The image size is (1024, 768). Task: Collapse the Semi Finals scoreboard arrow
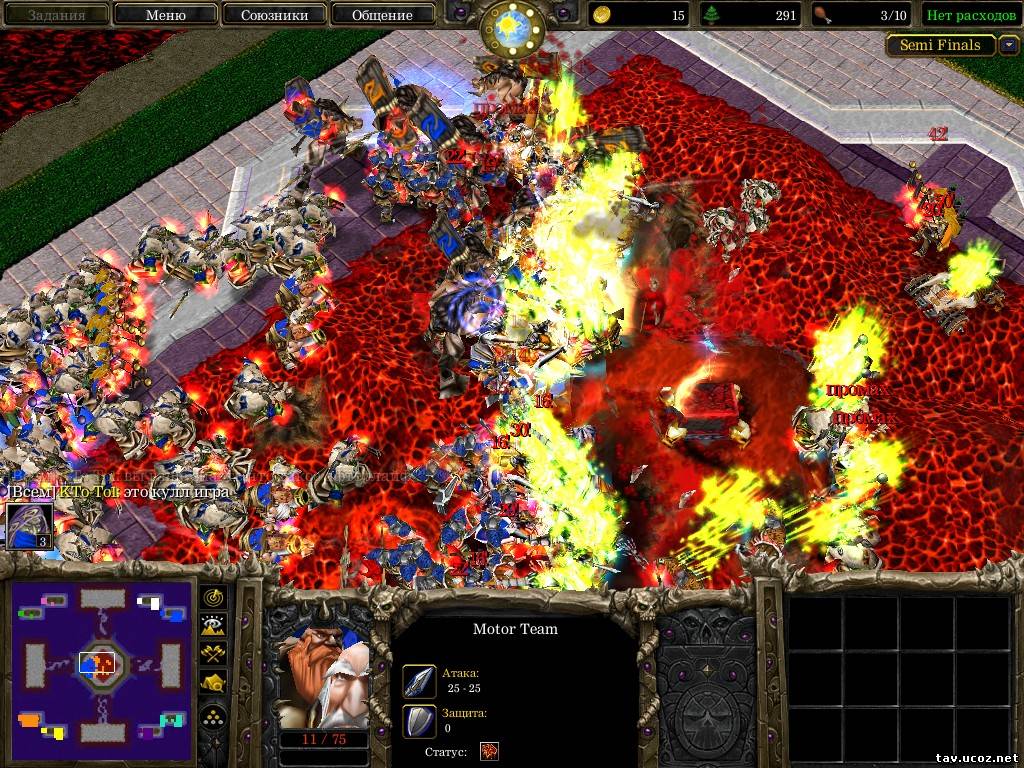[1008, 45]
